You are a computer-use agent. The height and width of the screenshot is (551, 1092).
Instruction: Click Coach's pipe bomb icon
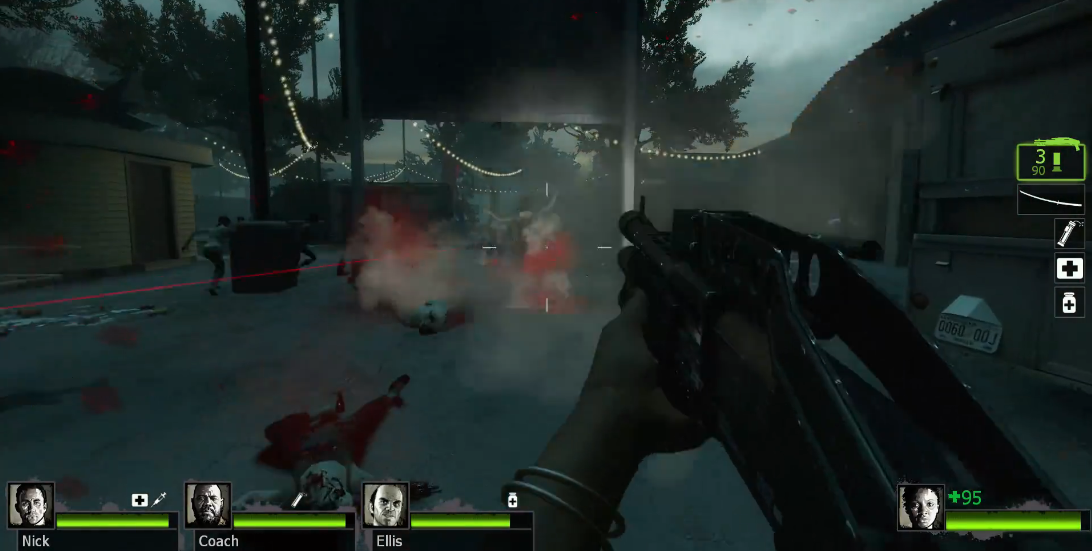(x=297, y=499)
